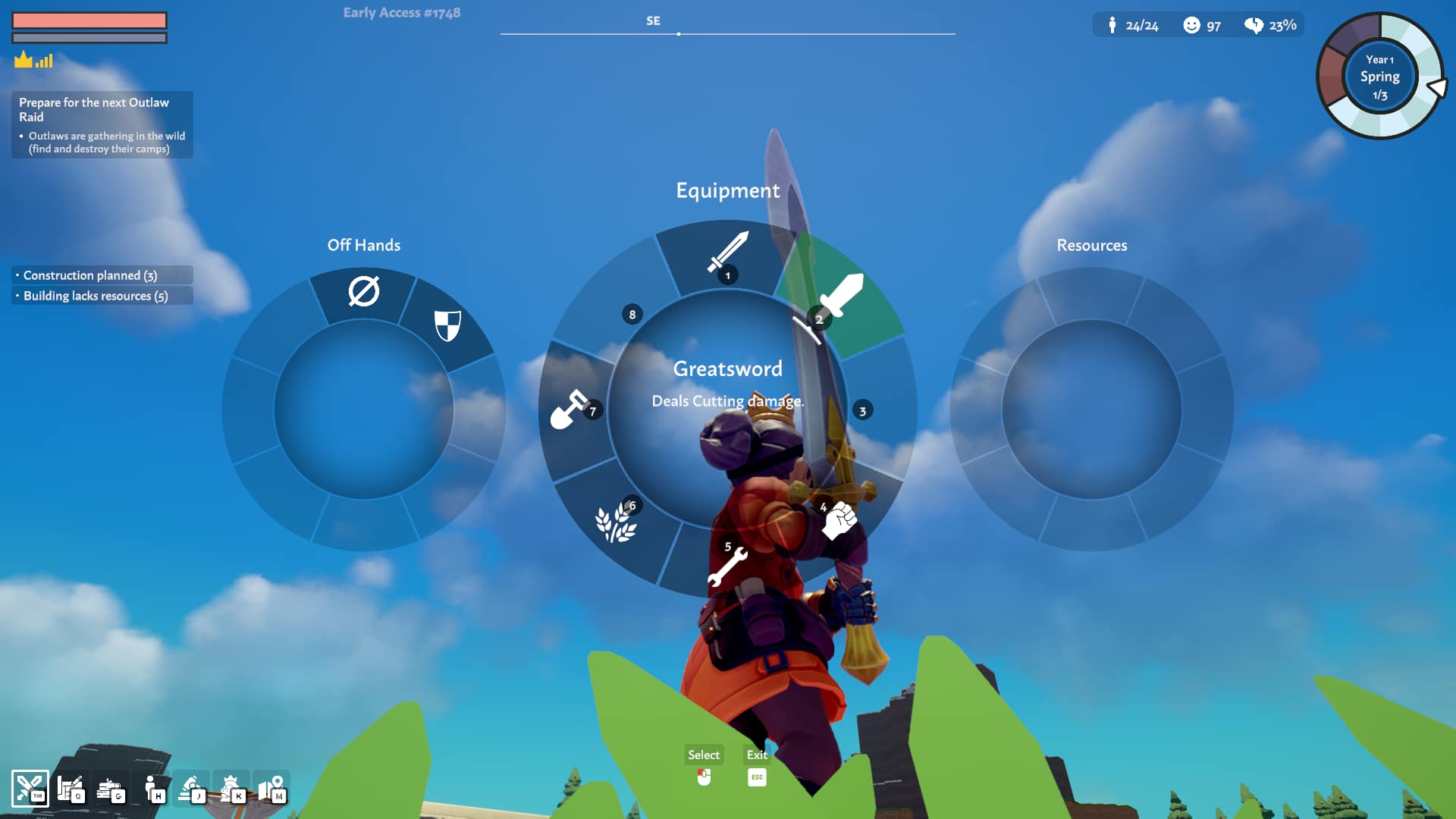Equip the shield off-hand
Image resolution: width=1456 pixels, height=819 pixels.
tap(447, 325)
